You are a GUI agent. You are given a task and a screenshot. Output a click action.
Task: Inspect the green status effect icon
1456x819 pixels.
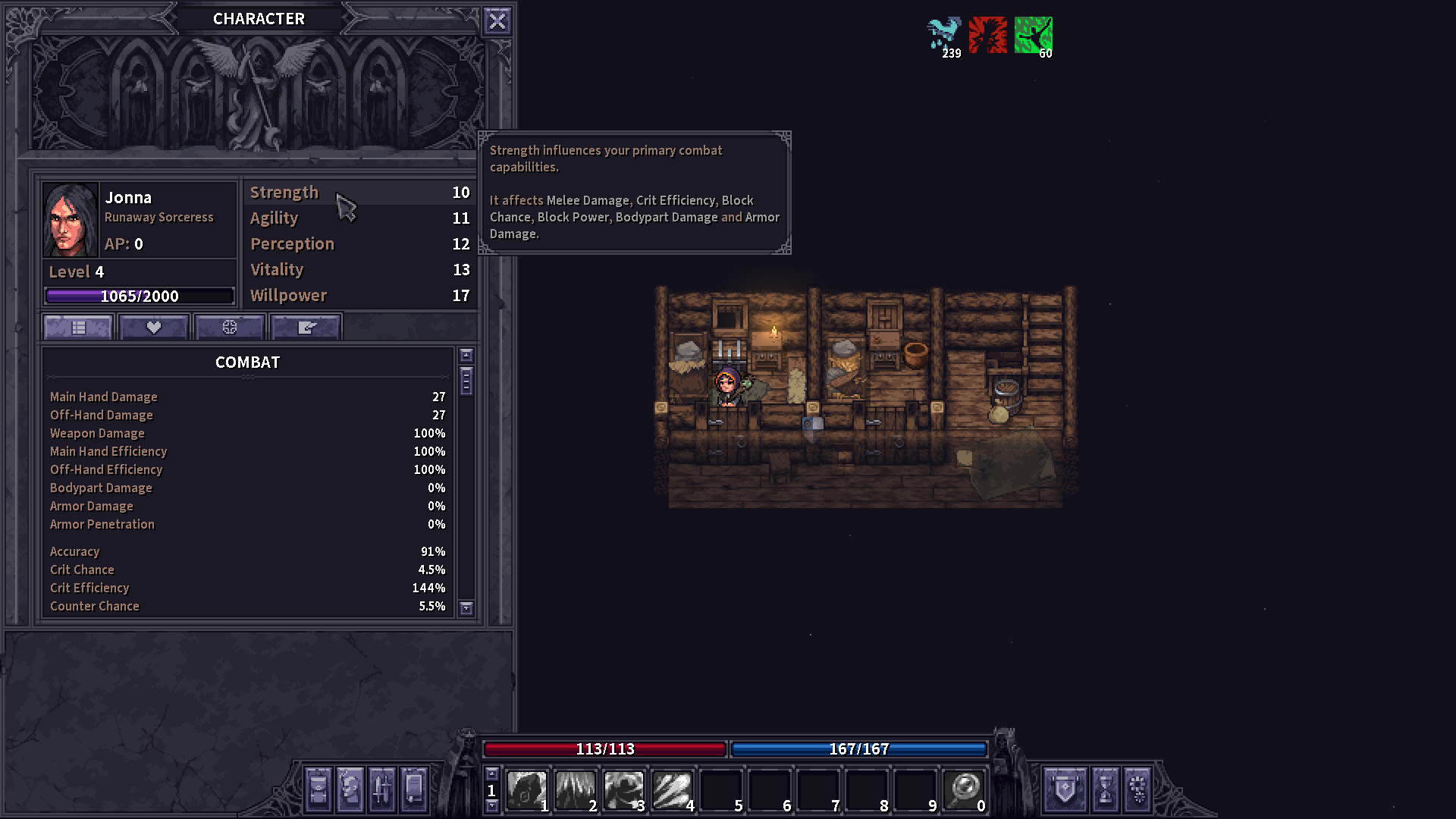(1033, 35)
